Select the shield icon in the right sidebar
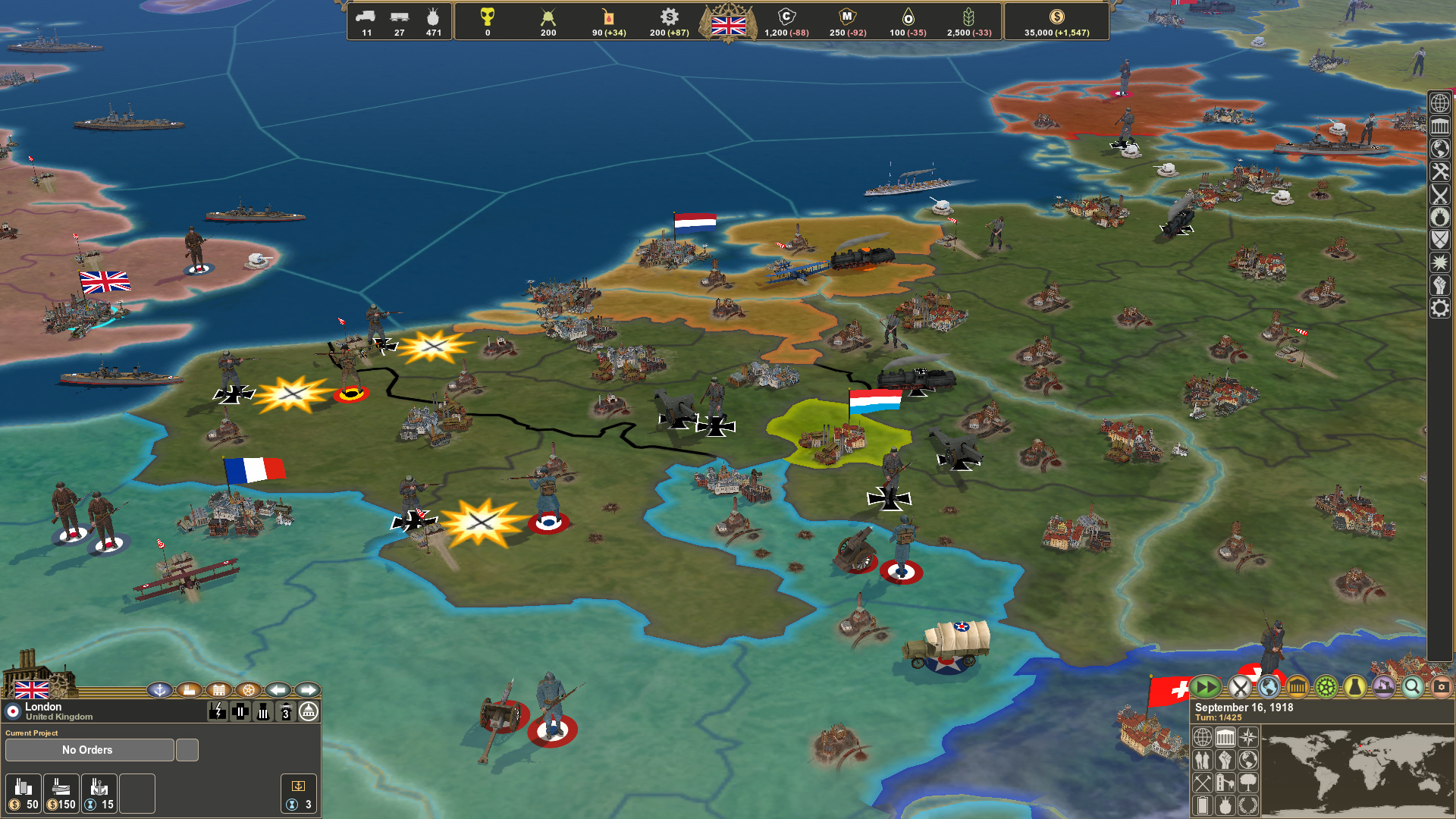Viewport: 1456px width, 819px height. coord(1439,240)
